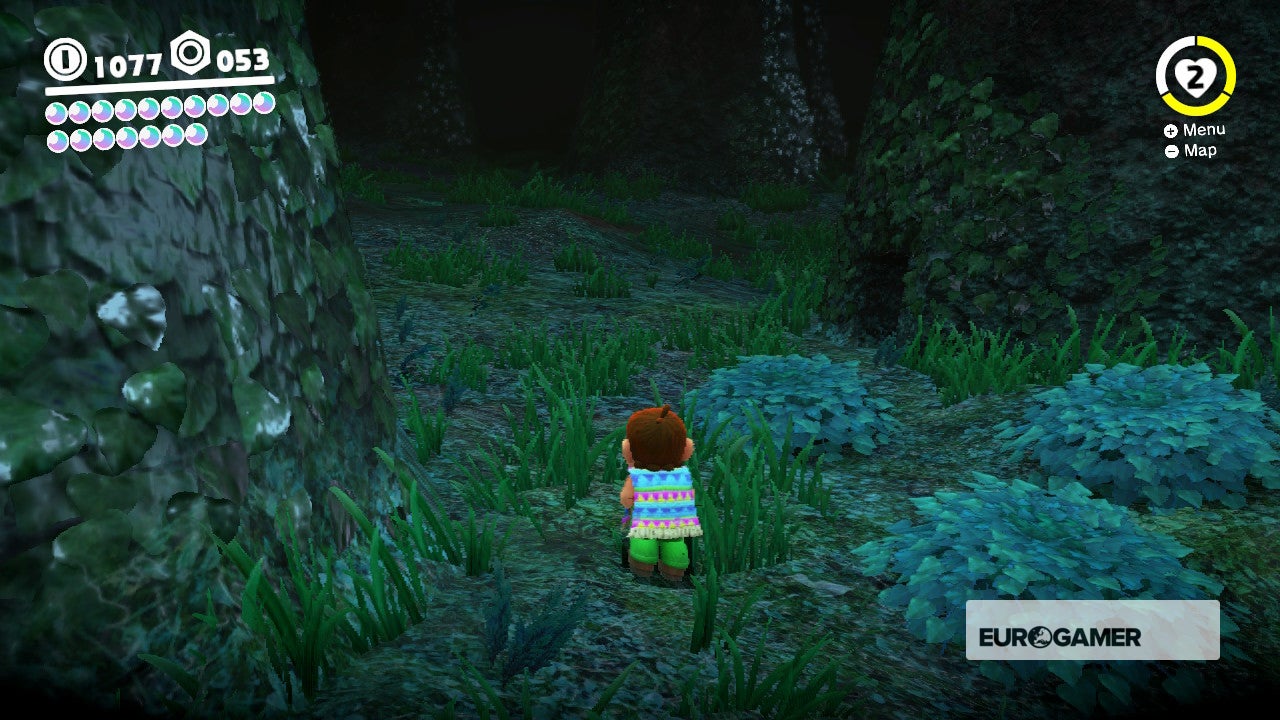This screenshot has width=1280, height=720.
Task: Click the number 2 inside the health heart
Action: click(x=1195, y=76)
